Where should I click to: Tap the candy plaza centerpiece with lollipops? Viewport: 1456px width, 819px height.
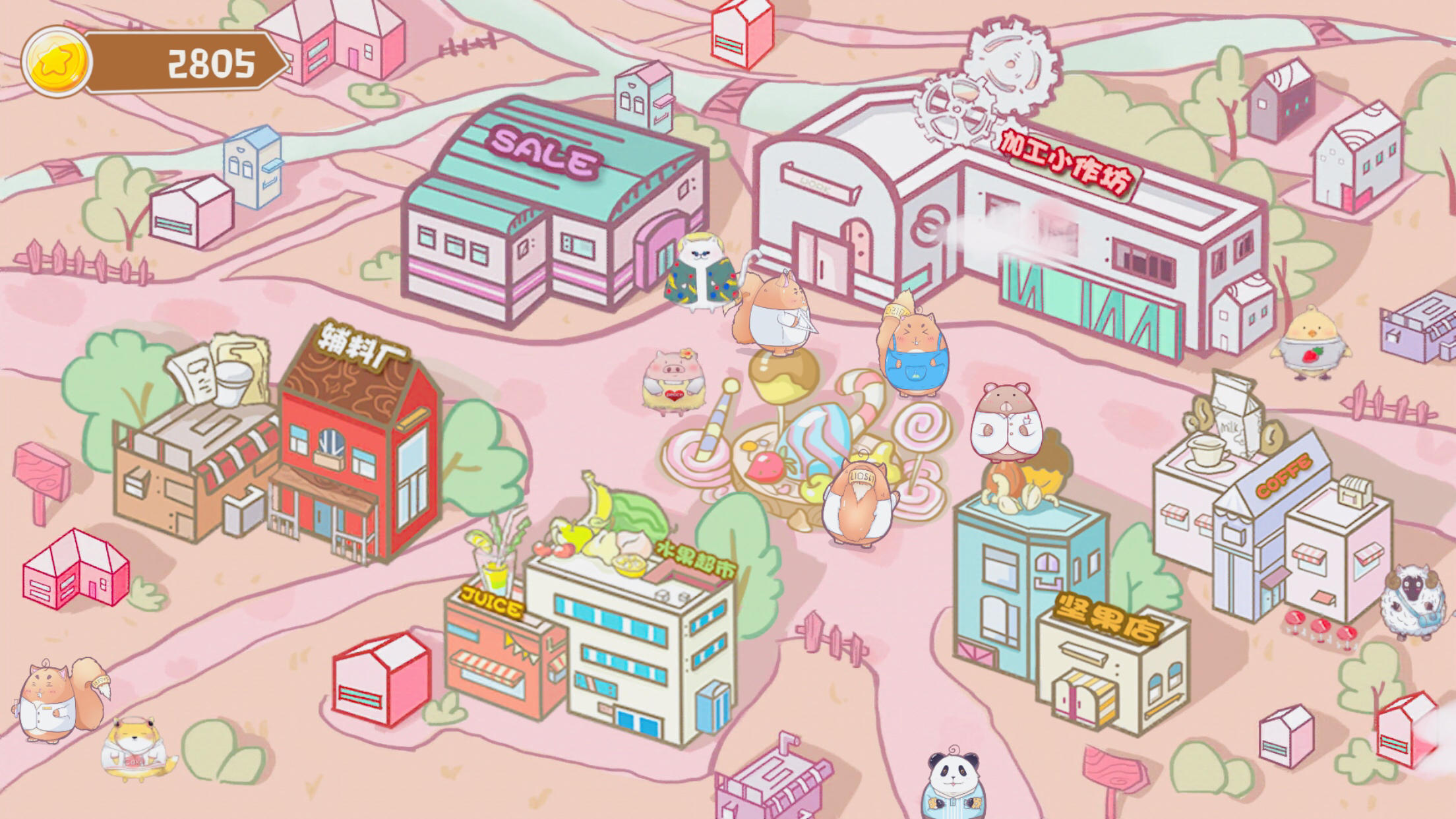coord(791,448)
